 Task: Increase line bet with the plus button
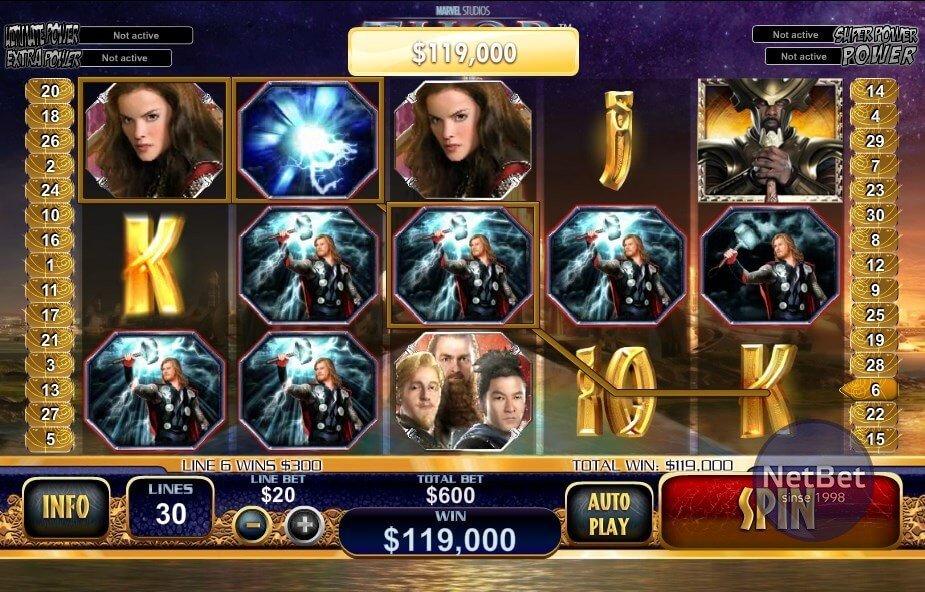coord(305,524)
